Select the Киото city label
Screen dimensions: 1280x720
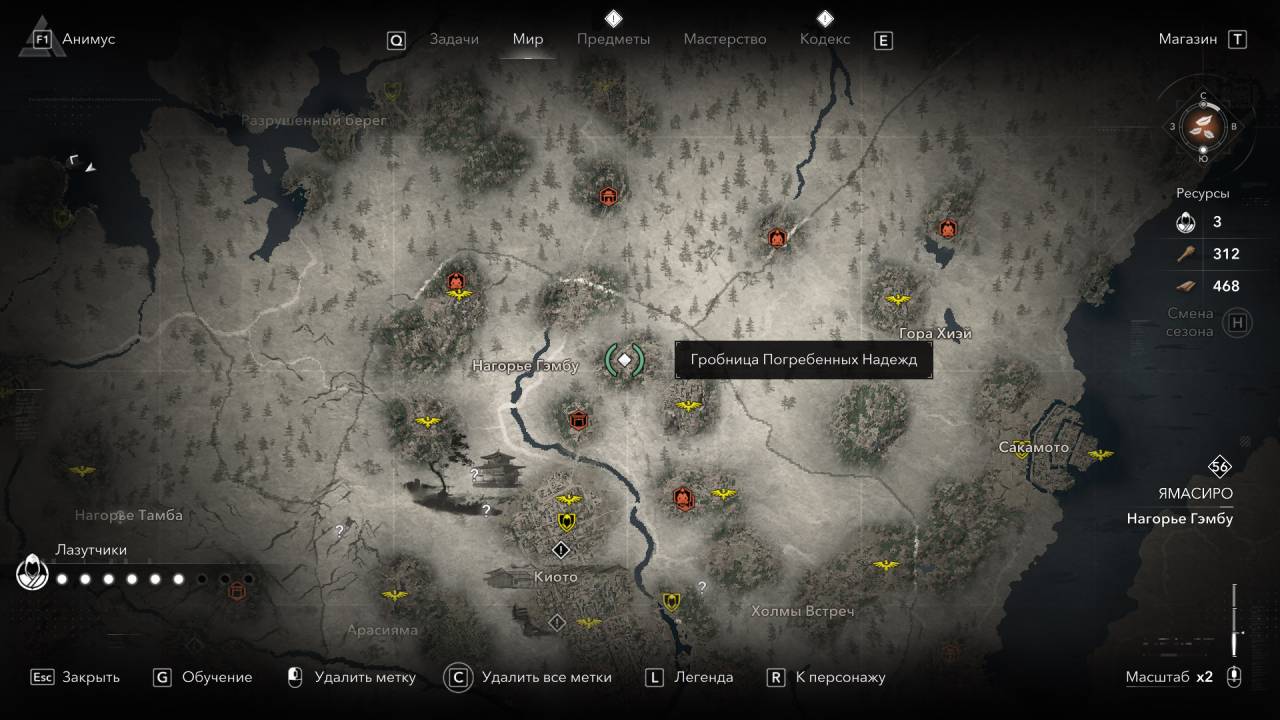click(x=555, y=577)
